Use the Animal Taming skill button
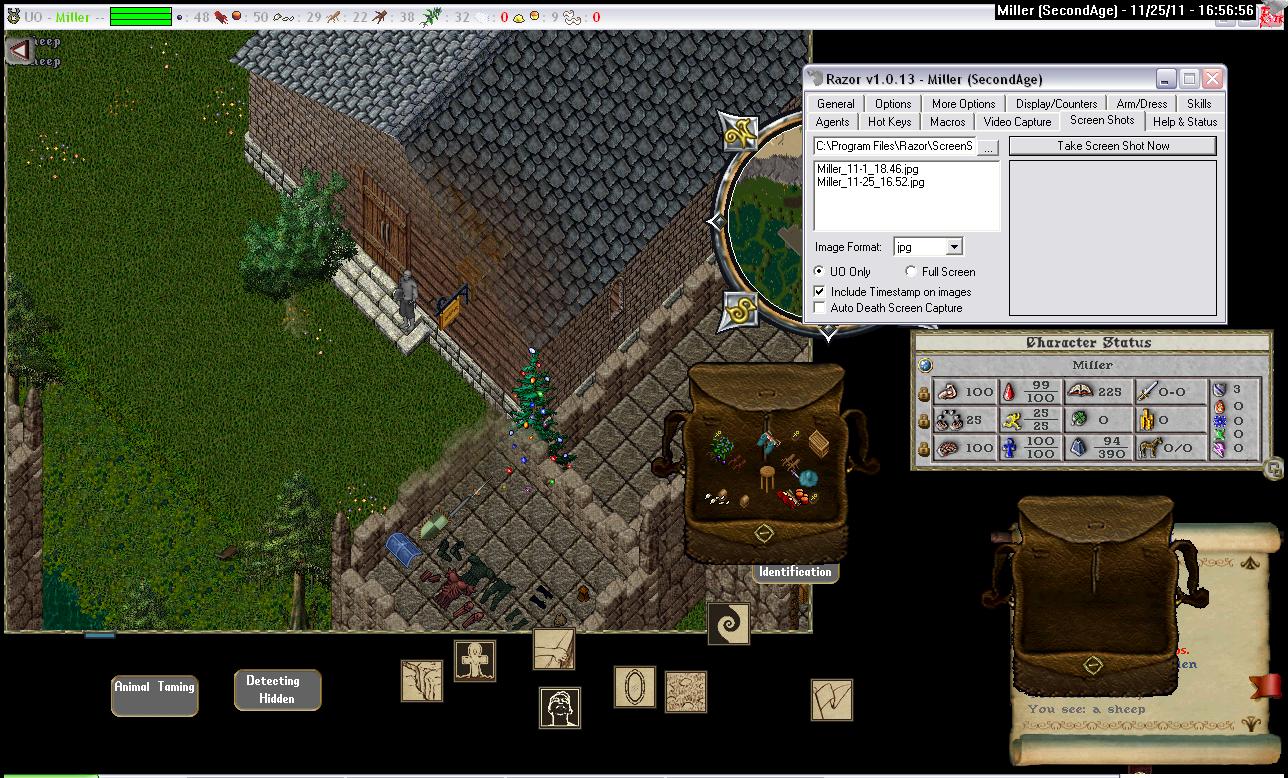 tap(154, 695)
